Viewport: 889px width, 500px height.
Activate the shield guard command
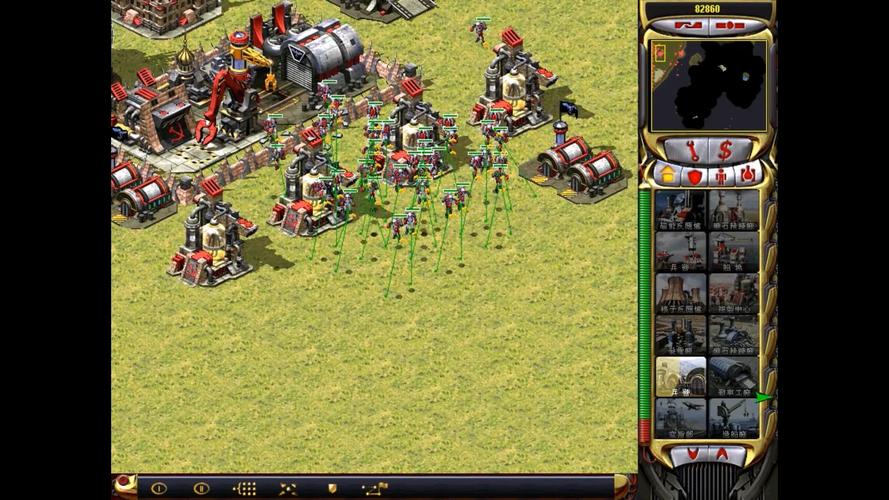331,488
